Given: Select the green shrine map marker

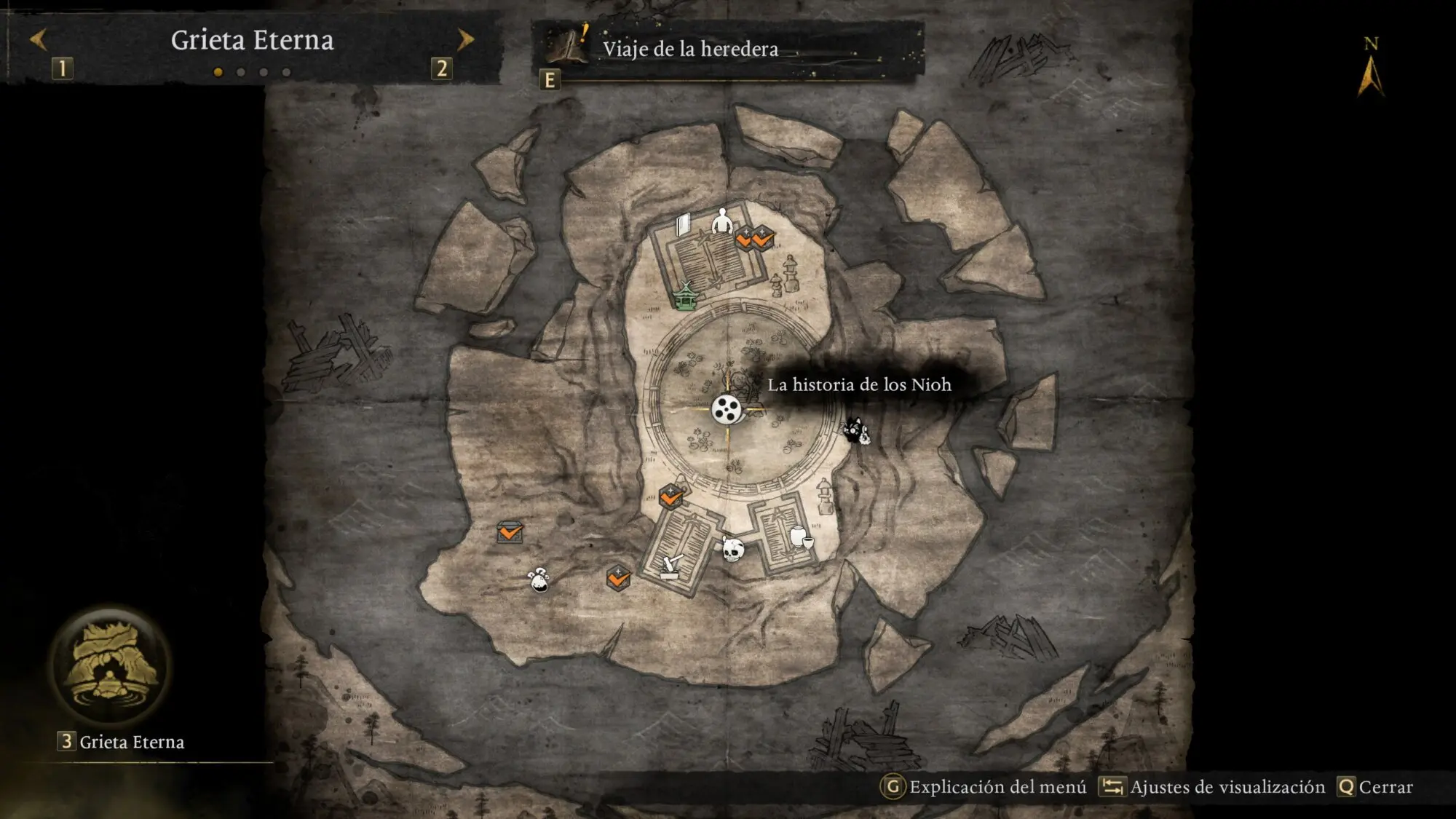Looking at the screenshot, I should coord(685,296).
